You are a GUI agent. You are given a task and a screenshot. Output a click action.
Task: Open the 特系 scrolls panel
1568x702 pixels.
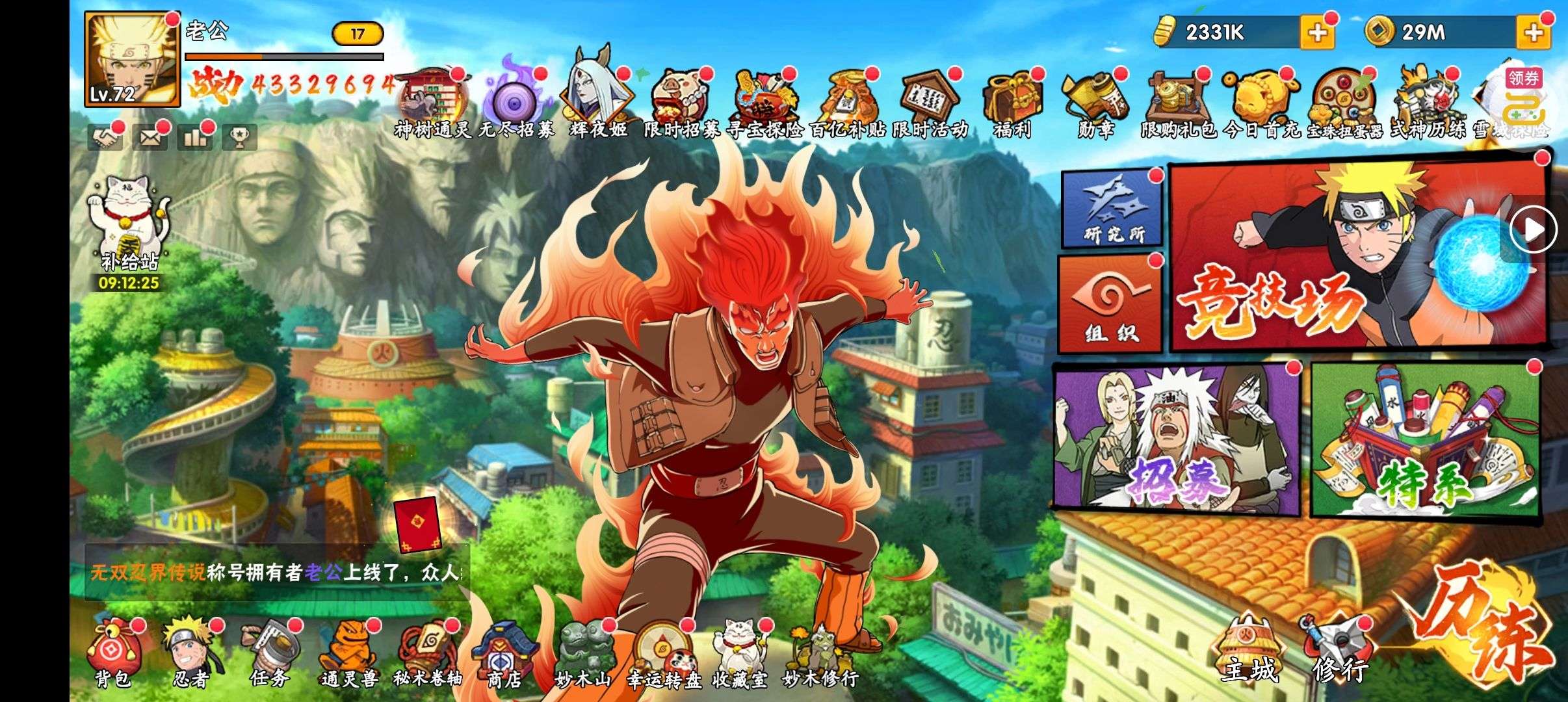point(1424,440)
